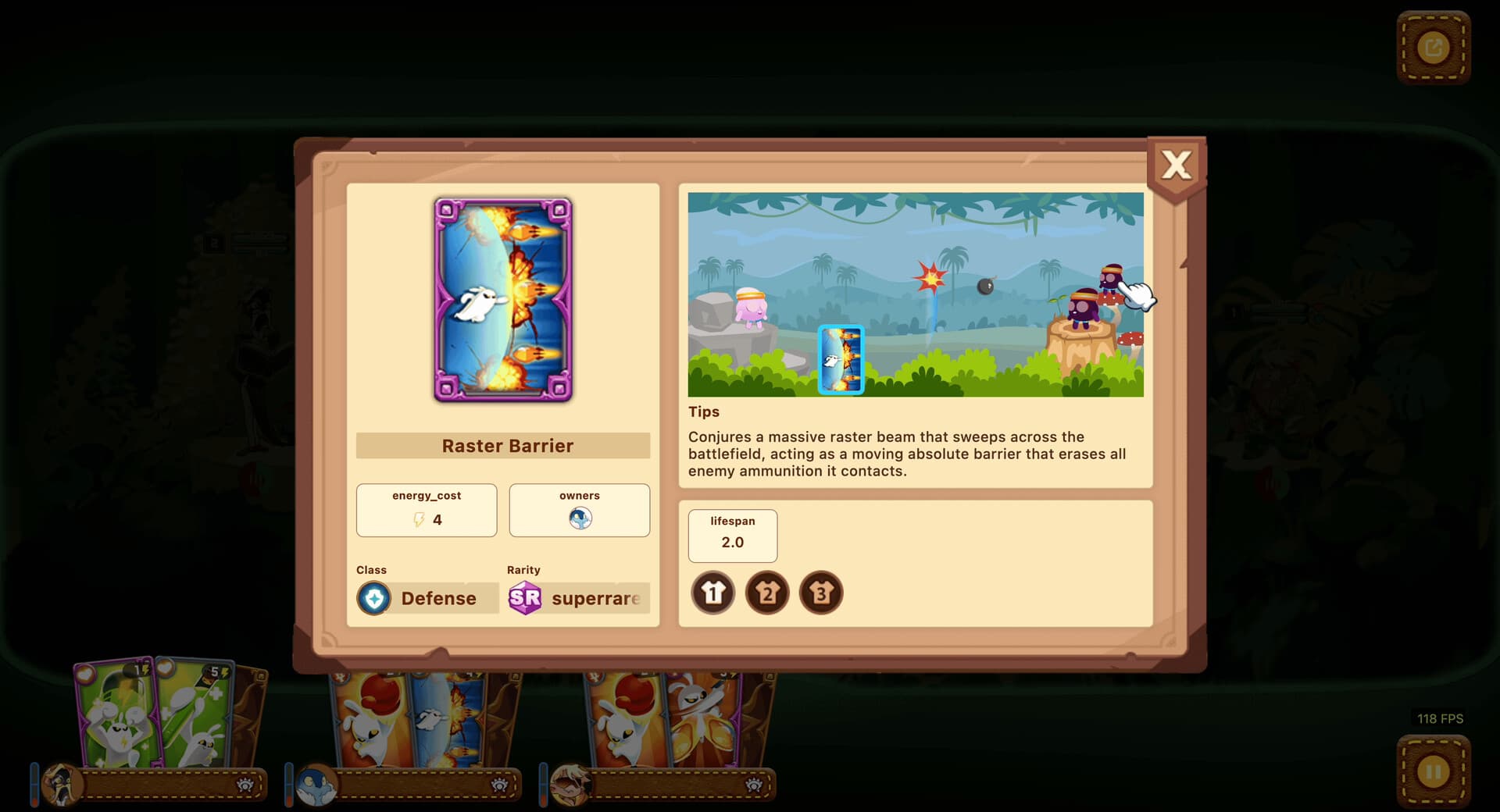
Task: Open the share icon in top-right corner
Action: 1434,48
